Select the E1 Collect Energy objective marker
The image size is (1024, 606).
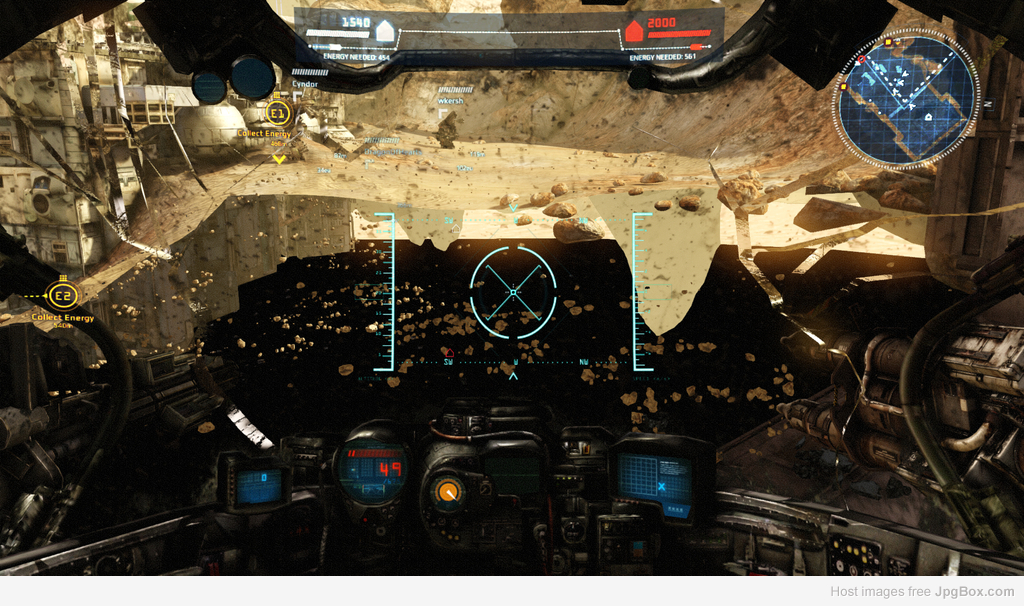[x=279, y=113]
